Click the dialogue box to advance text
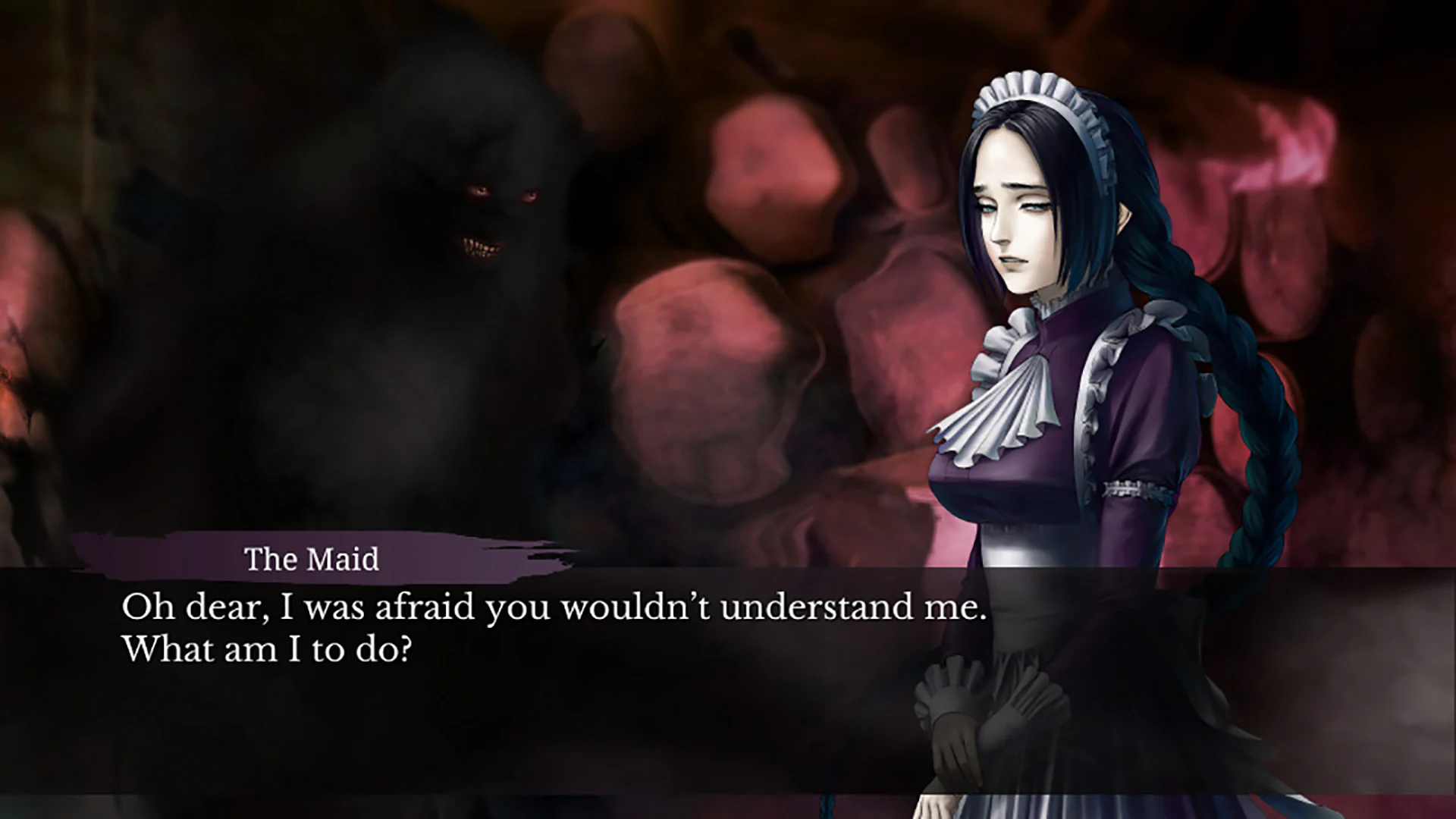Image resolution: width=1456 pixels, height=819 pixels. click(x=531, y=645)
